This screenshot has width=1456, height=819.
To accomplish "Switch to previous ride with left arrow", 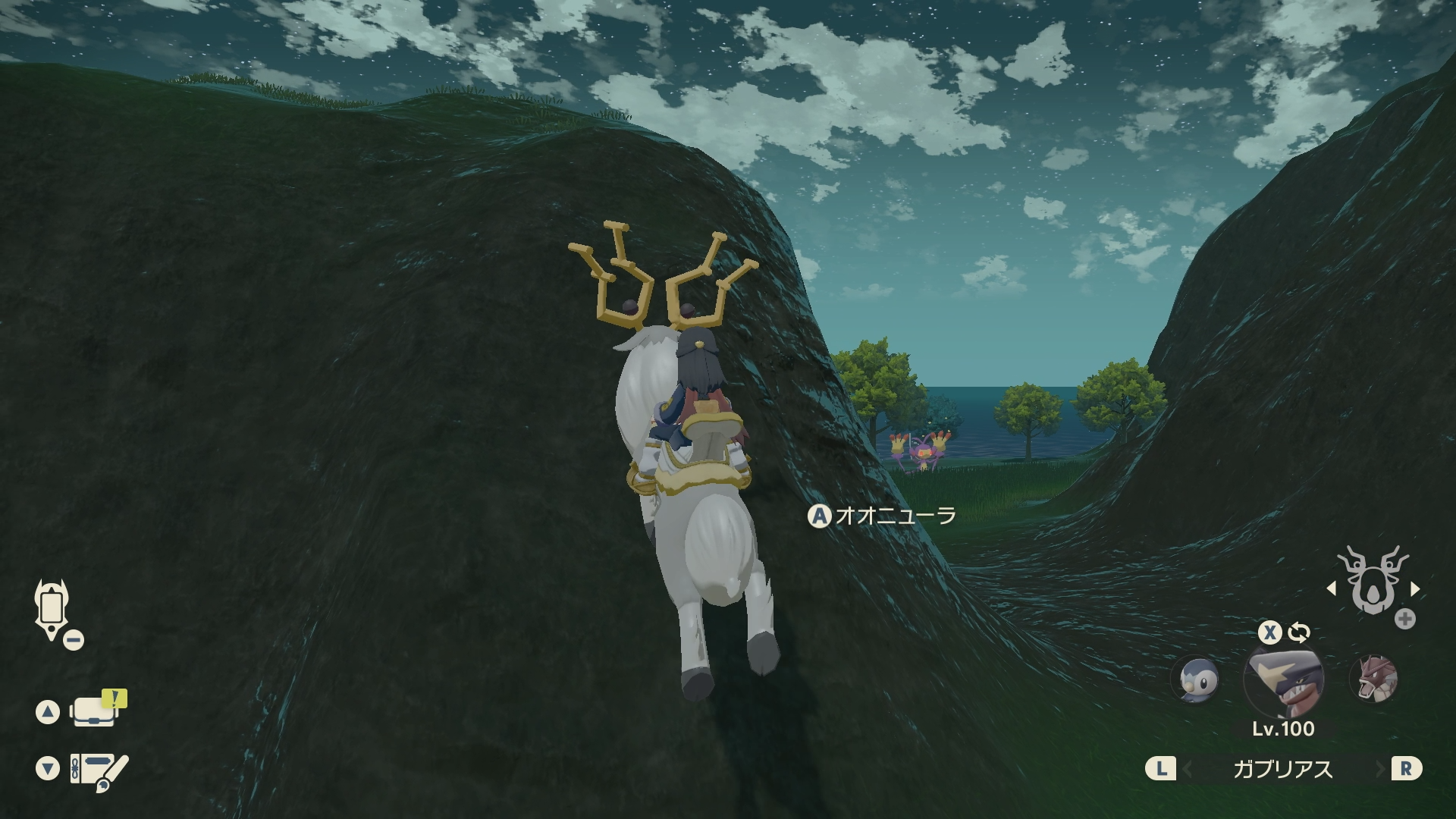I will (x=1332, y=588).
